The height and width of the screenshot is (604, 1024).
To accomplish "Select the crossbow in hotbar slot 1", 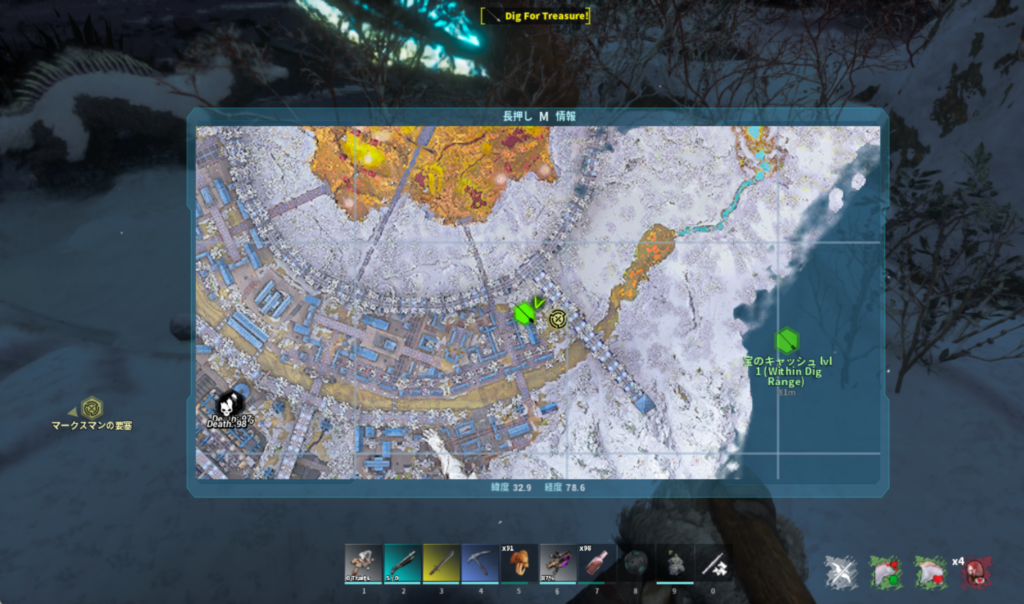I will click(363, 564).
